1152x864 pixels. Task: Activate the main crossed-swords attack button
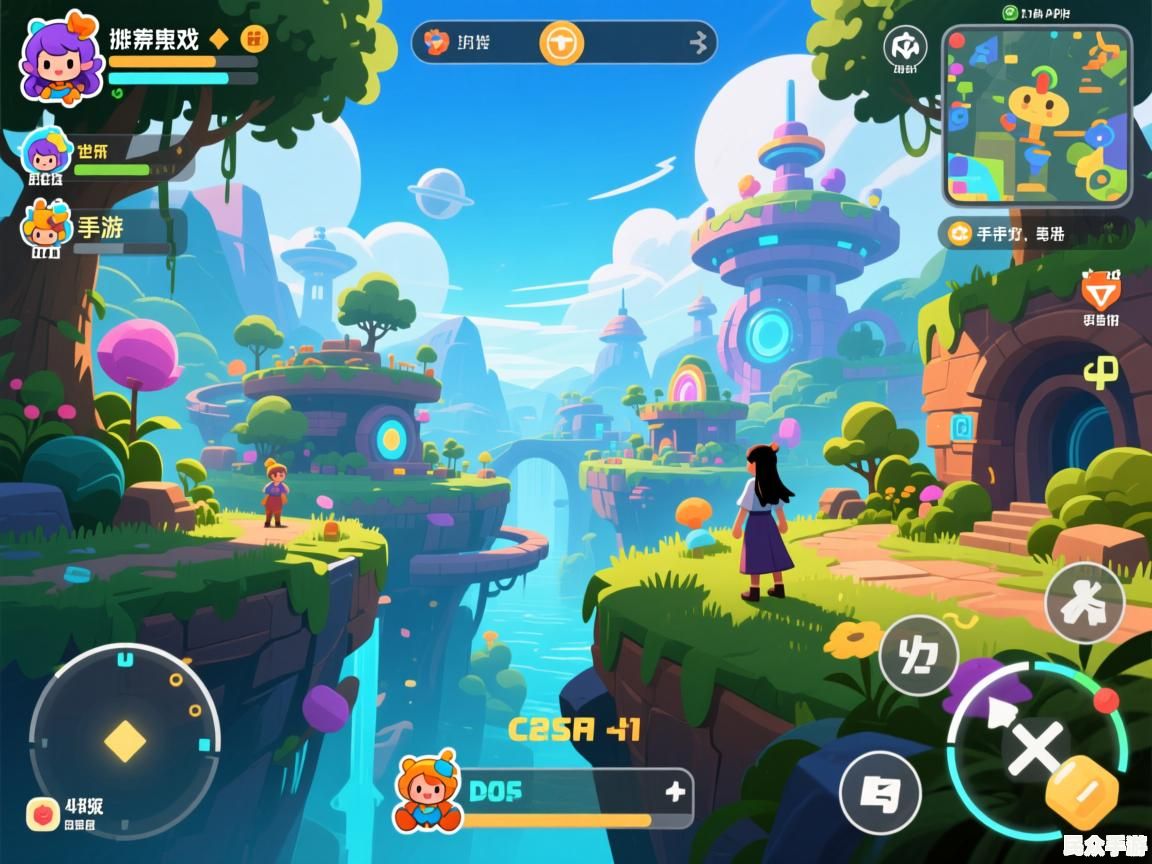(x=1034, y=748)
